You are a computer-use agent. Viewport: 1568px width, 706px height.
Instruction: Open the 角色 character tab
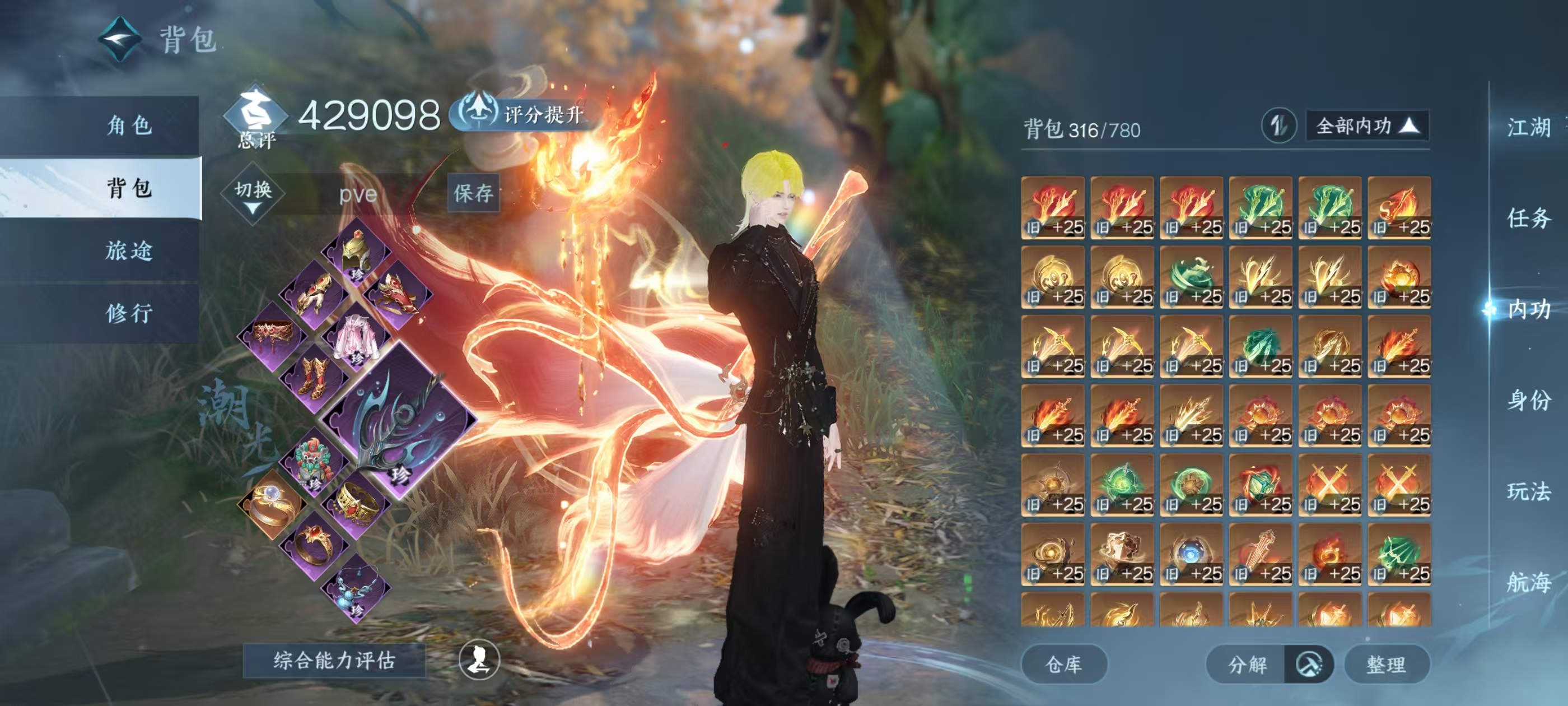129,126
